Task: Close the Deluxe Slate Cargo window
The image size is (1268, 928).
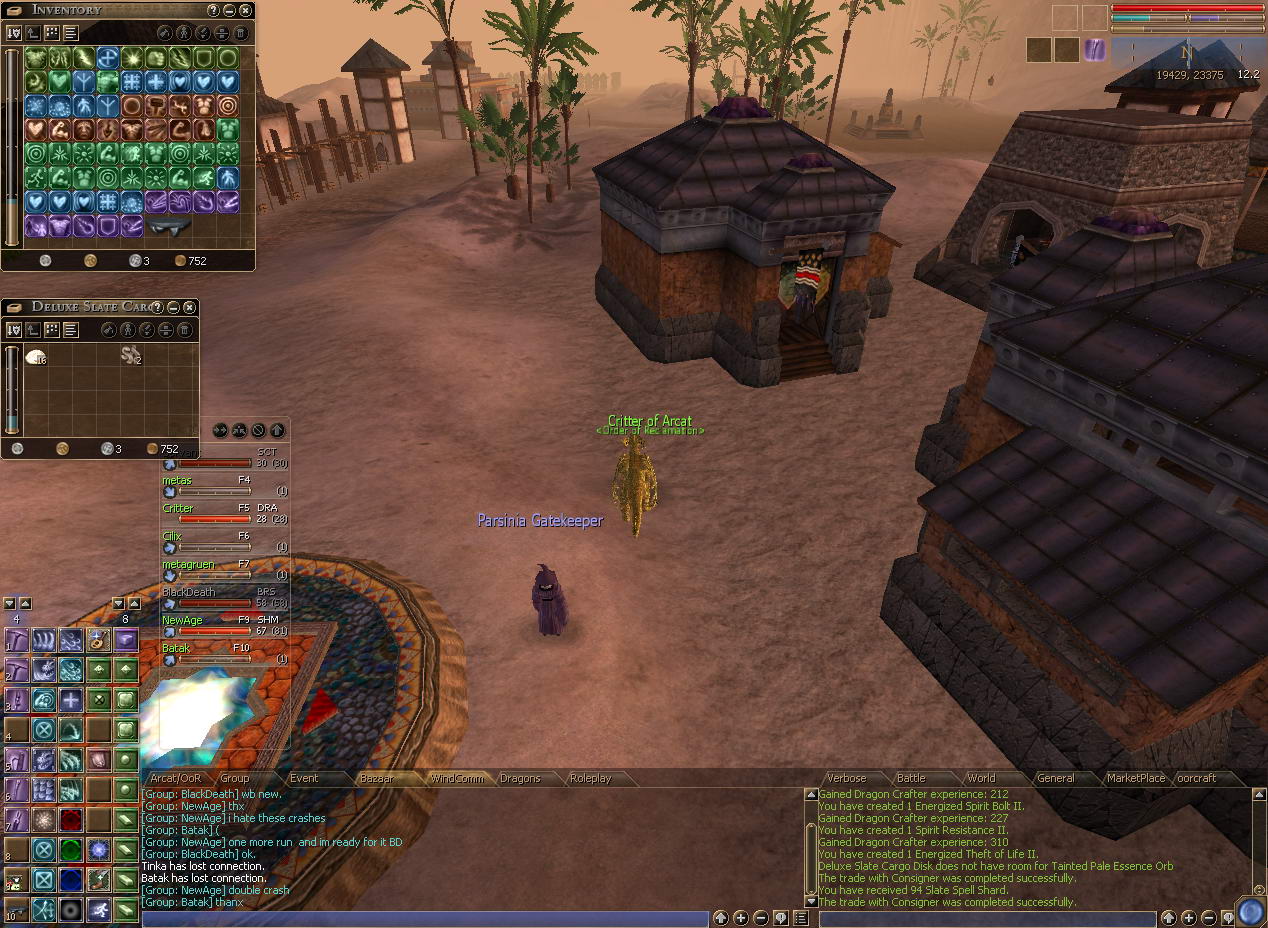Action: (x=190, y=307)
